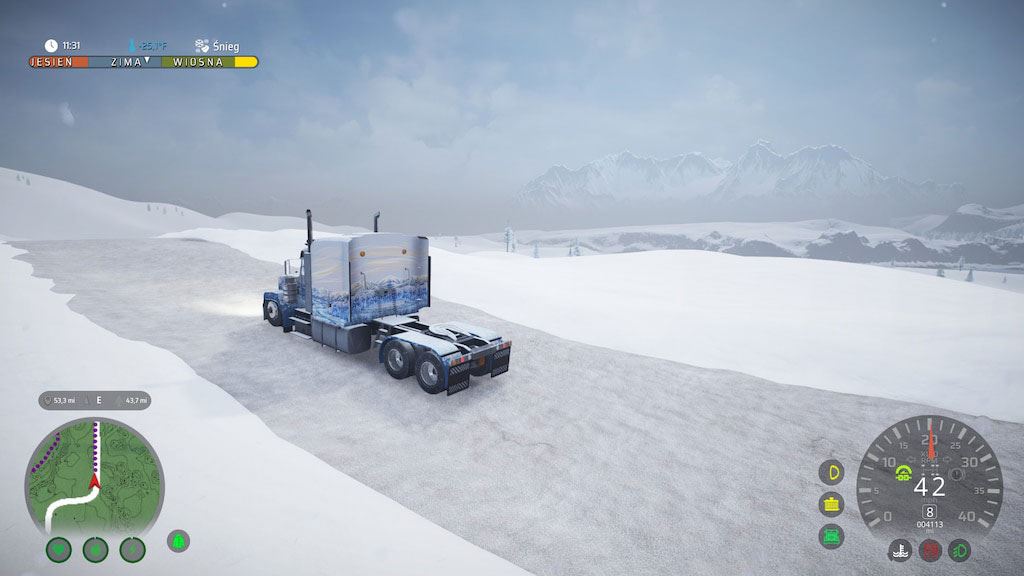Screen dimensions: 1024x576
Task: Toggle the green low beam lights icon
Action: pyautogui.click(x=960, y=550)
